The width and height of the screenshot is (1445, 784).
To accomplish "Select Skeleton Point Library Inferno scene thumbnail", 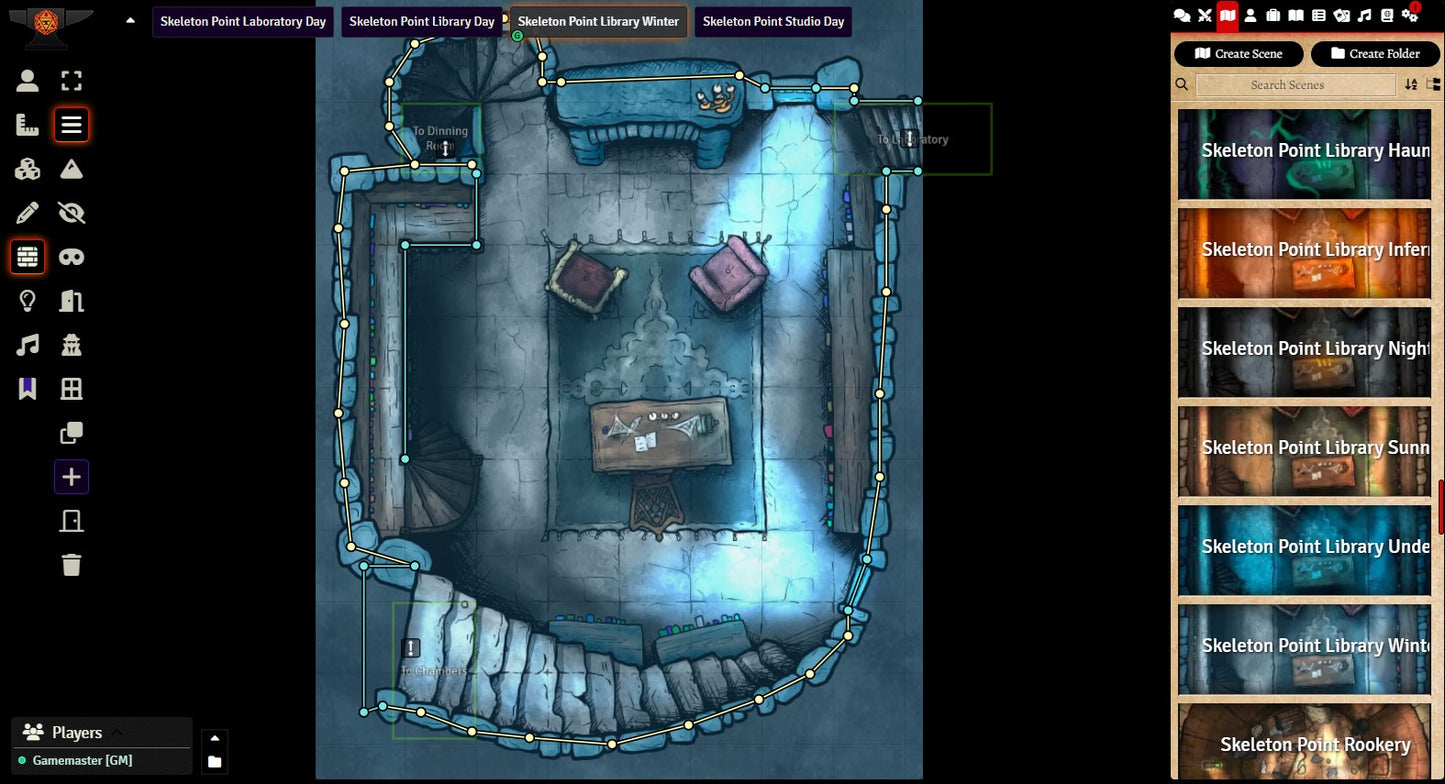I will coord(1304,251).
